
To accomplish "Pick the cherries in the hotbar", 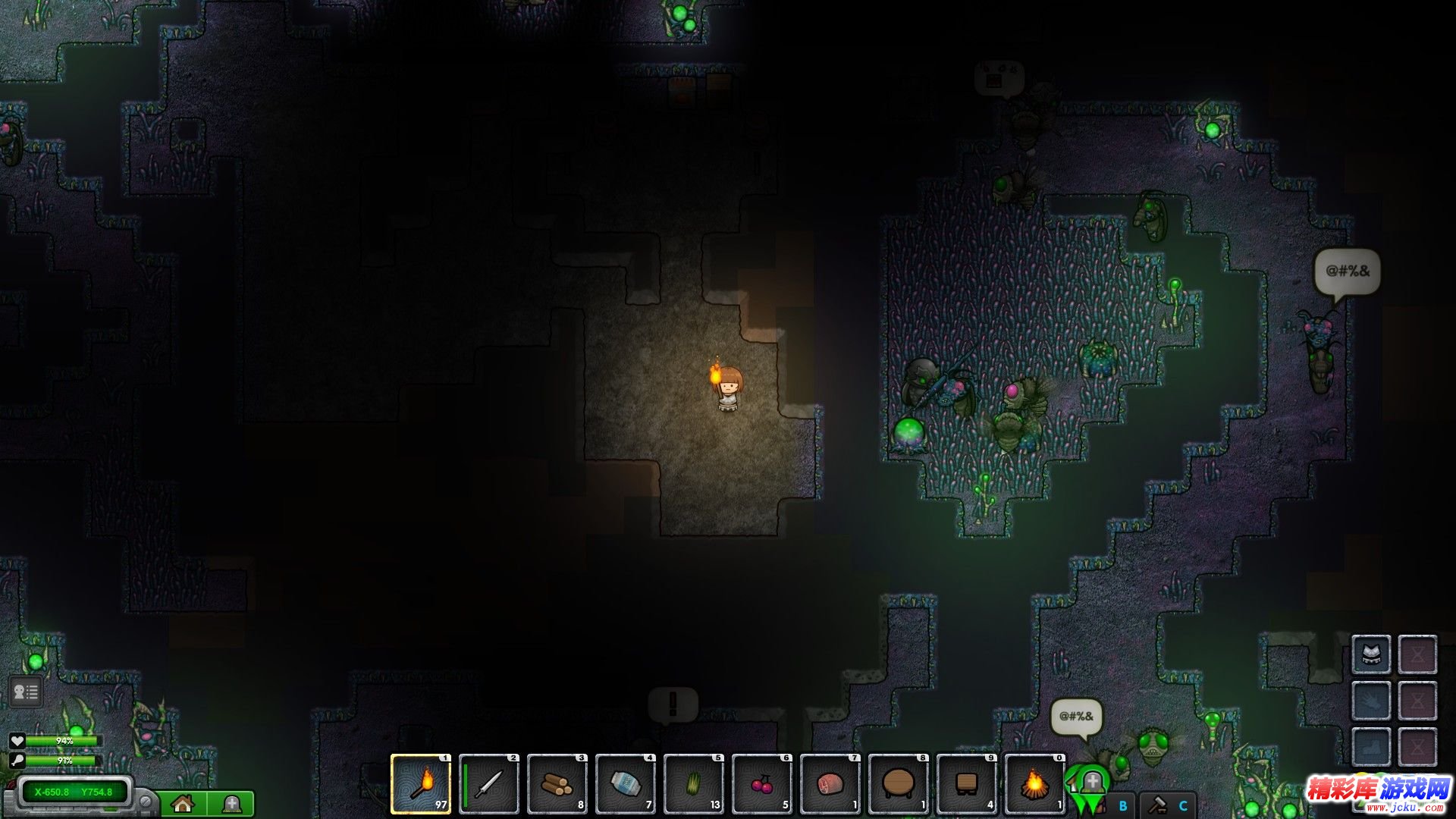I will pyautogui.click(x=762, y=784).
